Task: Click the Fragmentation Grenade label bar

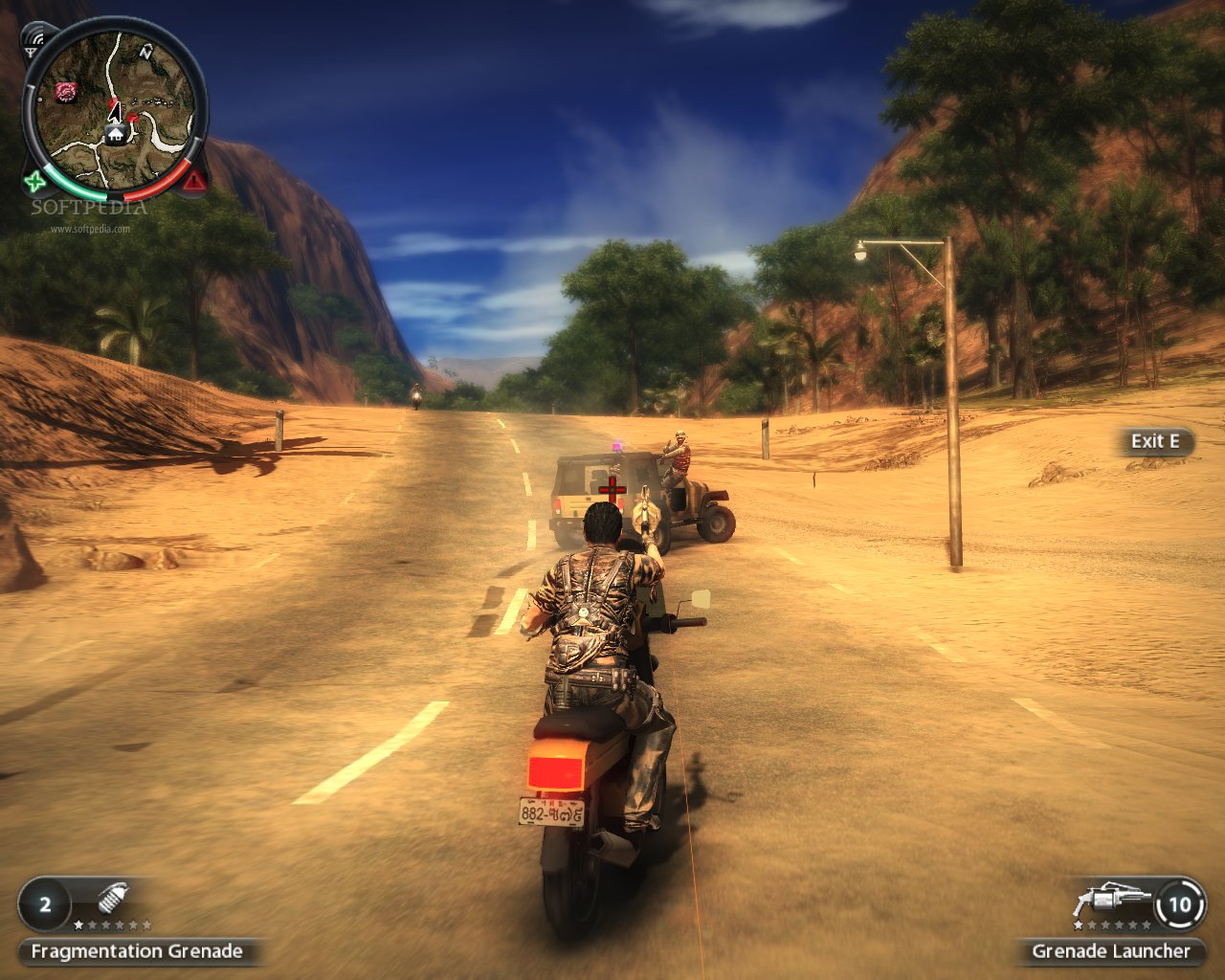Action: point(137,952)
